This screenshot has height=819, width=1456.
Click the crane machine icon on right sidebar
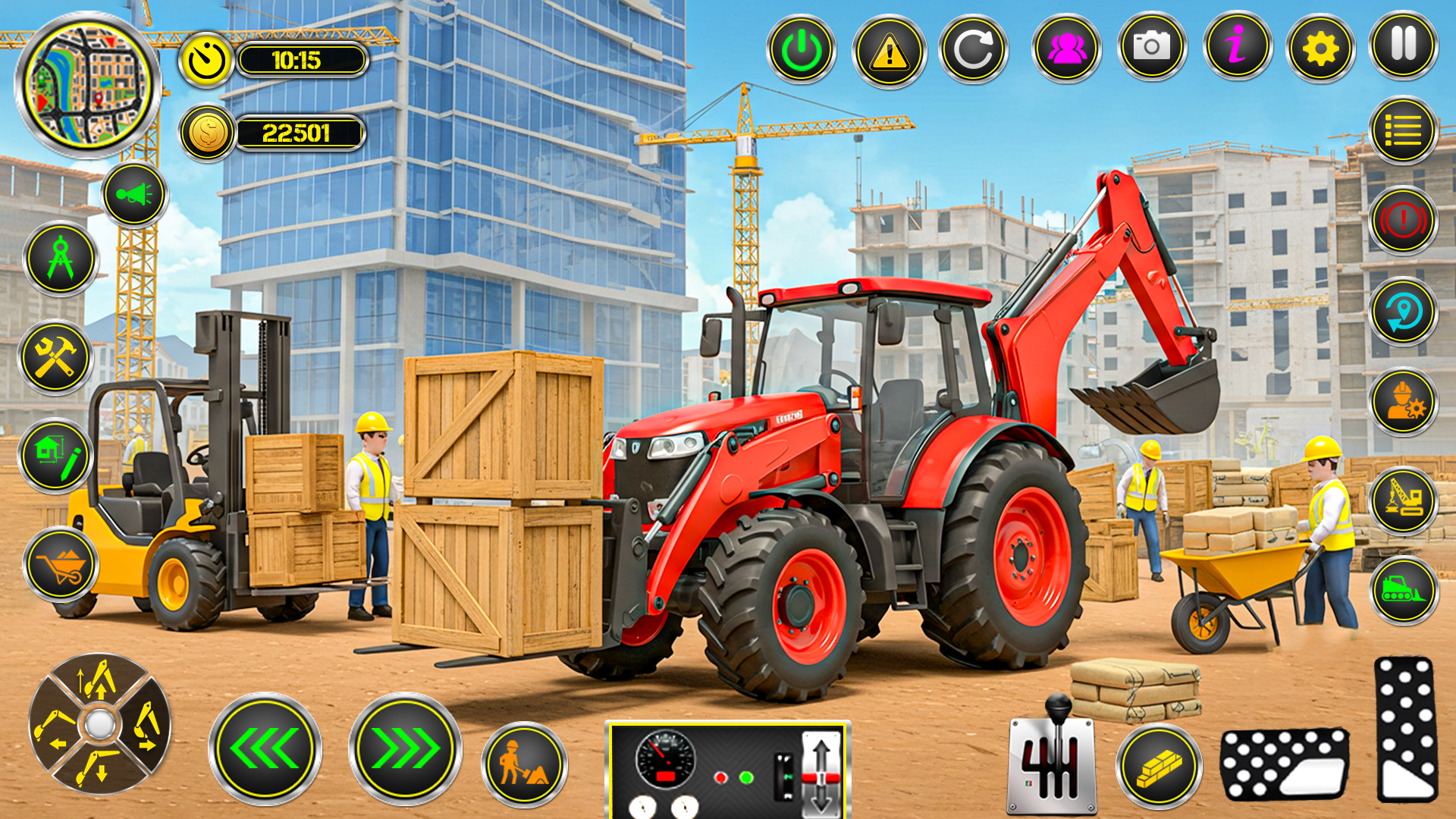point(1404,495)
